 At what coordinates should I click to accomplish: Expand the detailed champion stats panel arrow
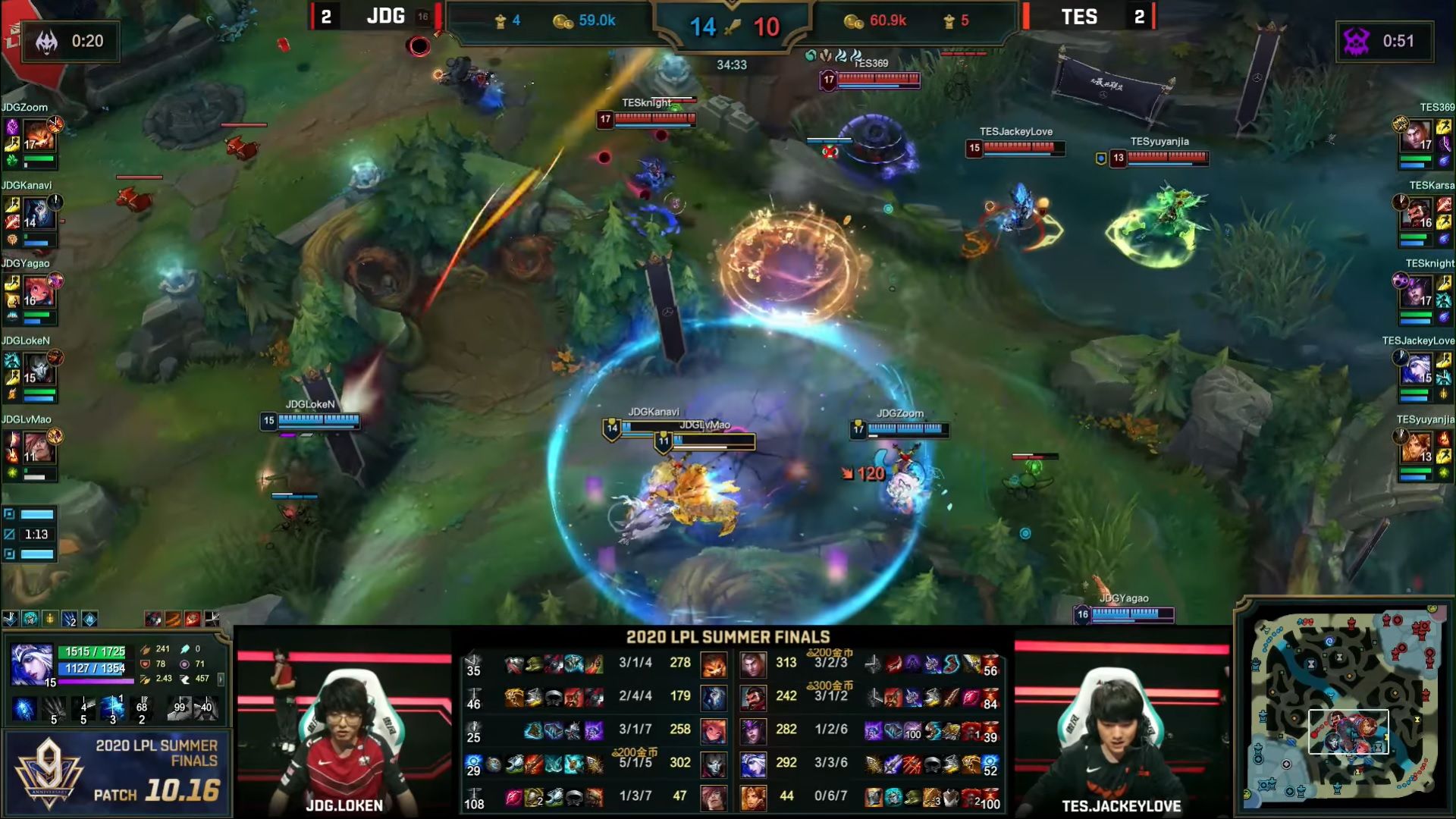221,679
